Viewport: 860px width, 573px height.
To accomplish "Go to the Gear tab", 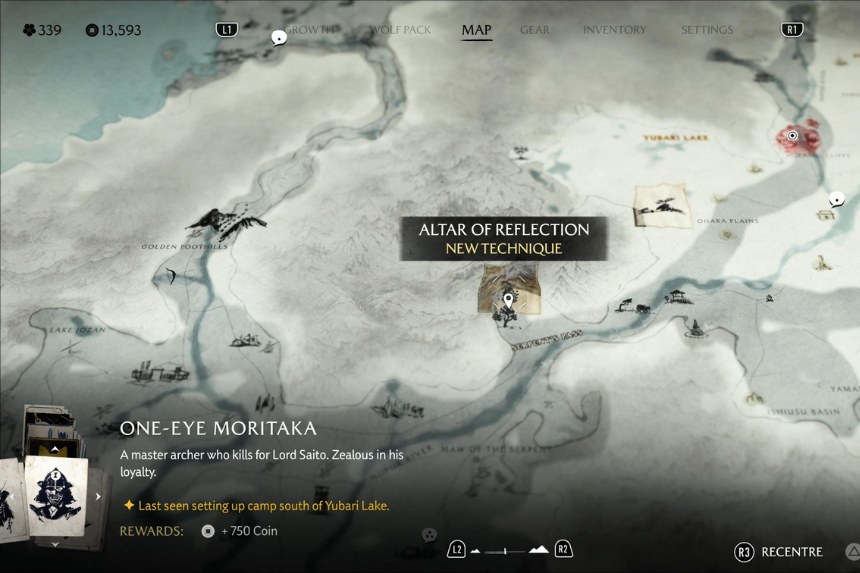I will (x=535, y=30).
